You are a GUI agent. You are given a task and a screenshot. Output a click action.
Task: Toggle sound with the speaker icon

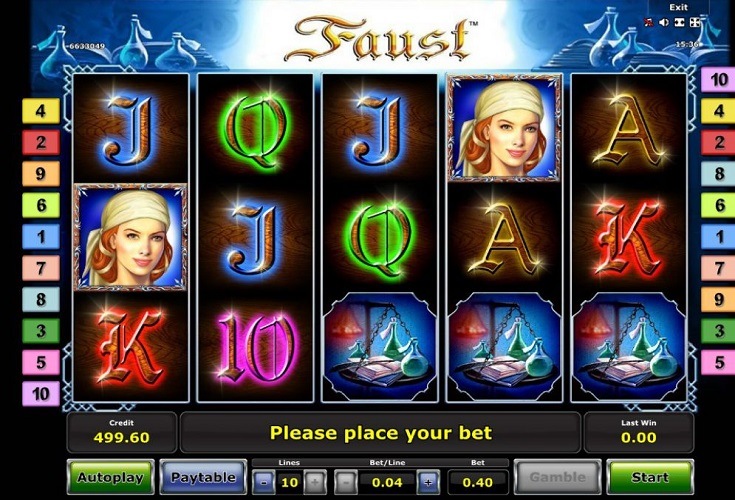coord(663,21)
